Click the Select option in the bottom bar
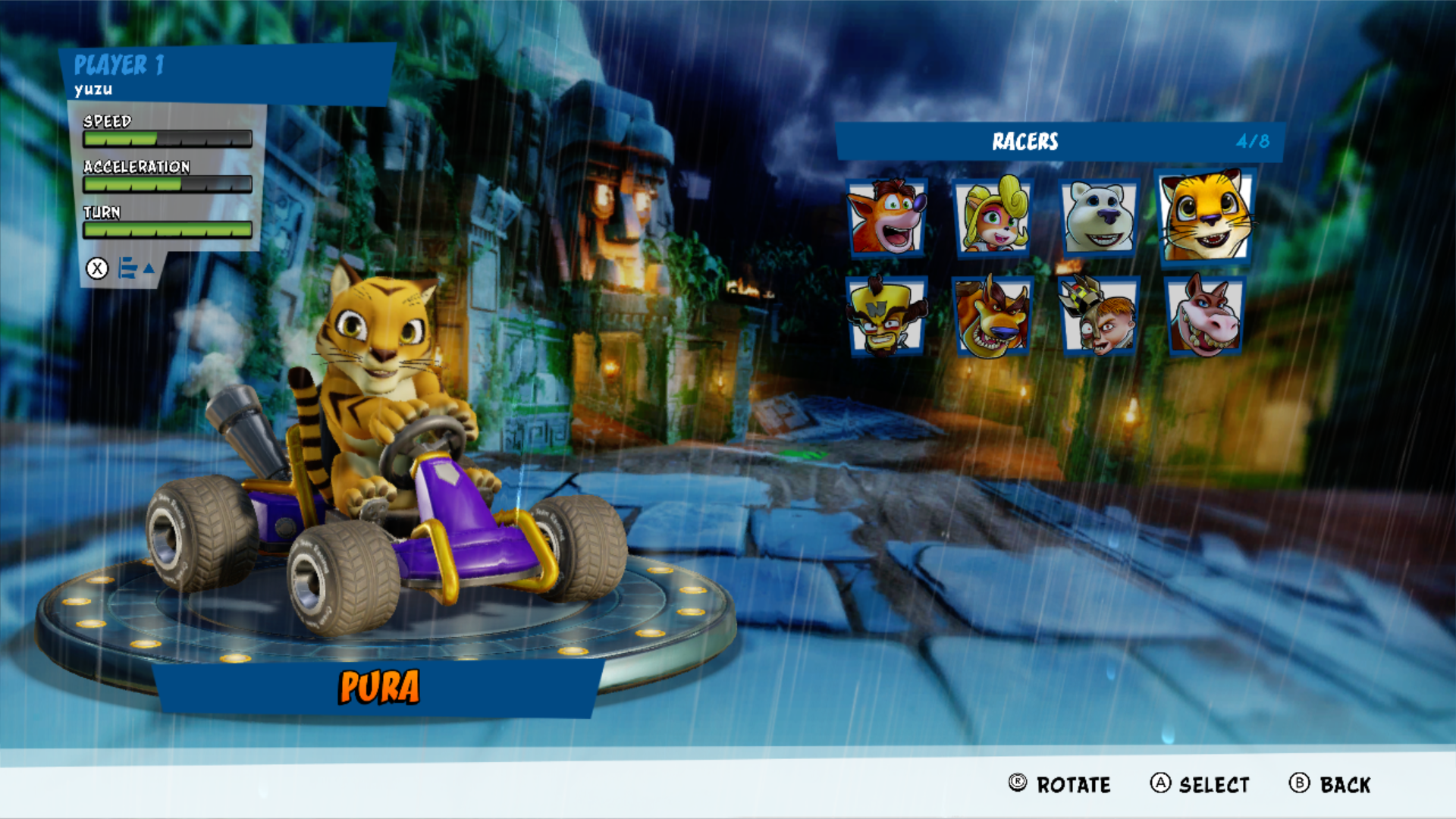The image size is (1456, 819). click(x=1200, y=784)
